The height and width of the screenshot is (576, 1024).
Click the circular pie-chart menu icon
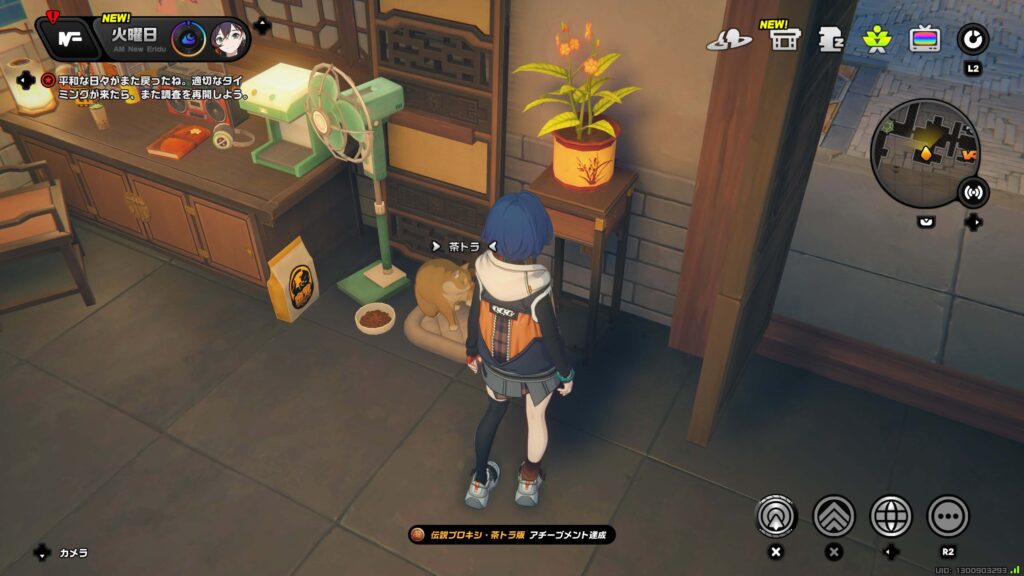click(x=972, y=40)
